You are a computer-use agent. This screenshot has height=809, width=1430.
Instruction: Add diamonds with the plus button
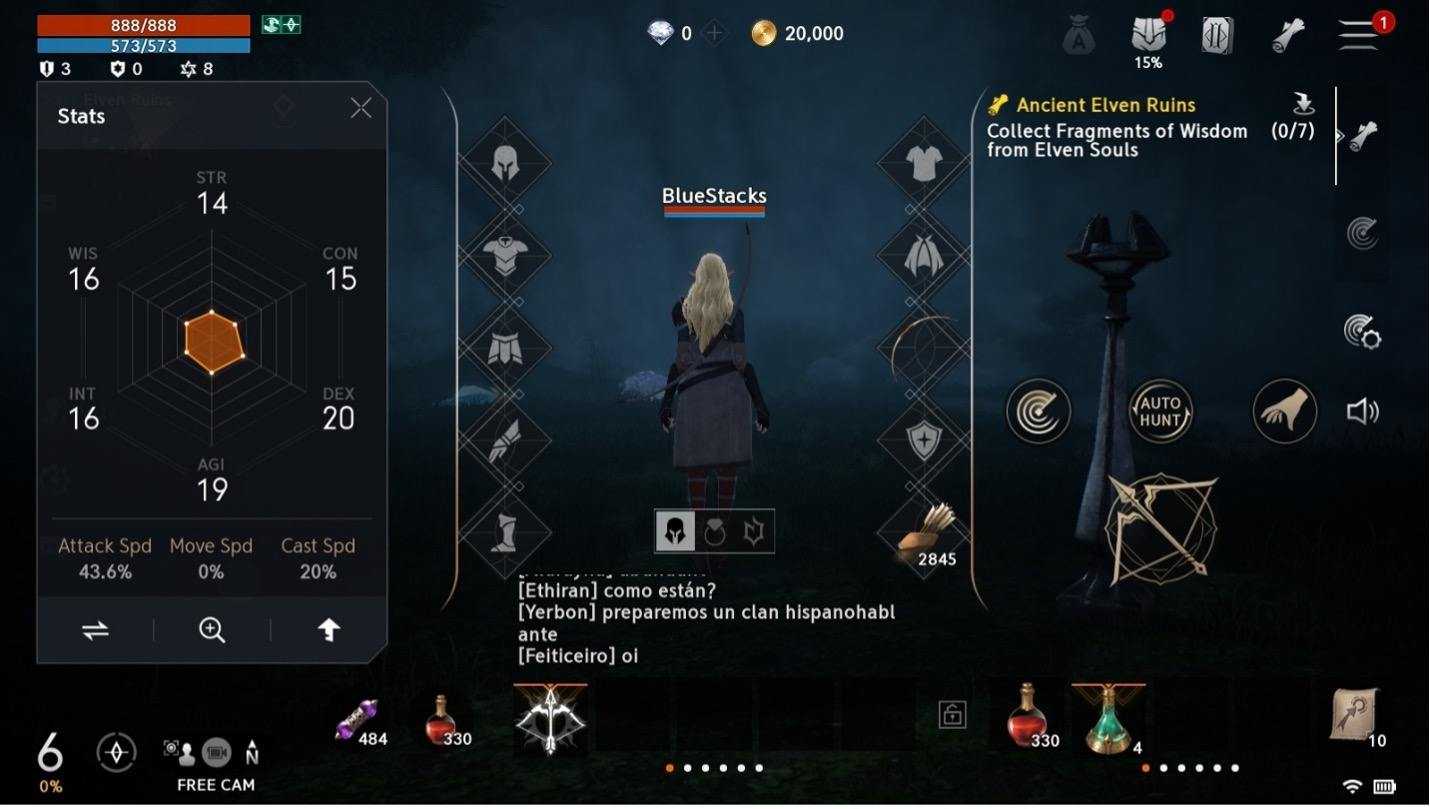(714, 34)
